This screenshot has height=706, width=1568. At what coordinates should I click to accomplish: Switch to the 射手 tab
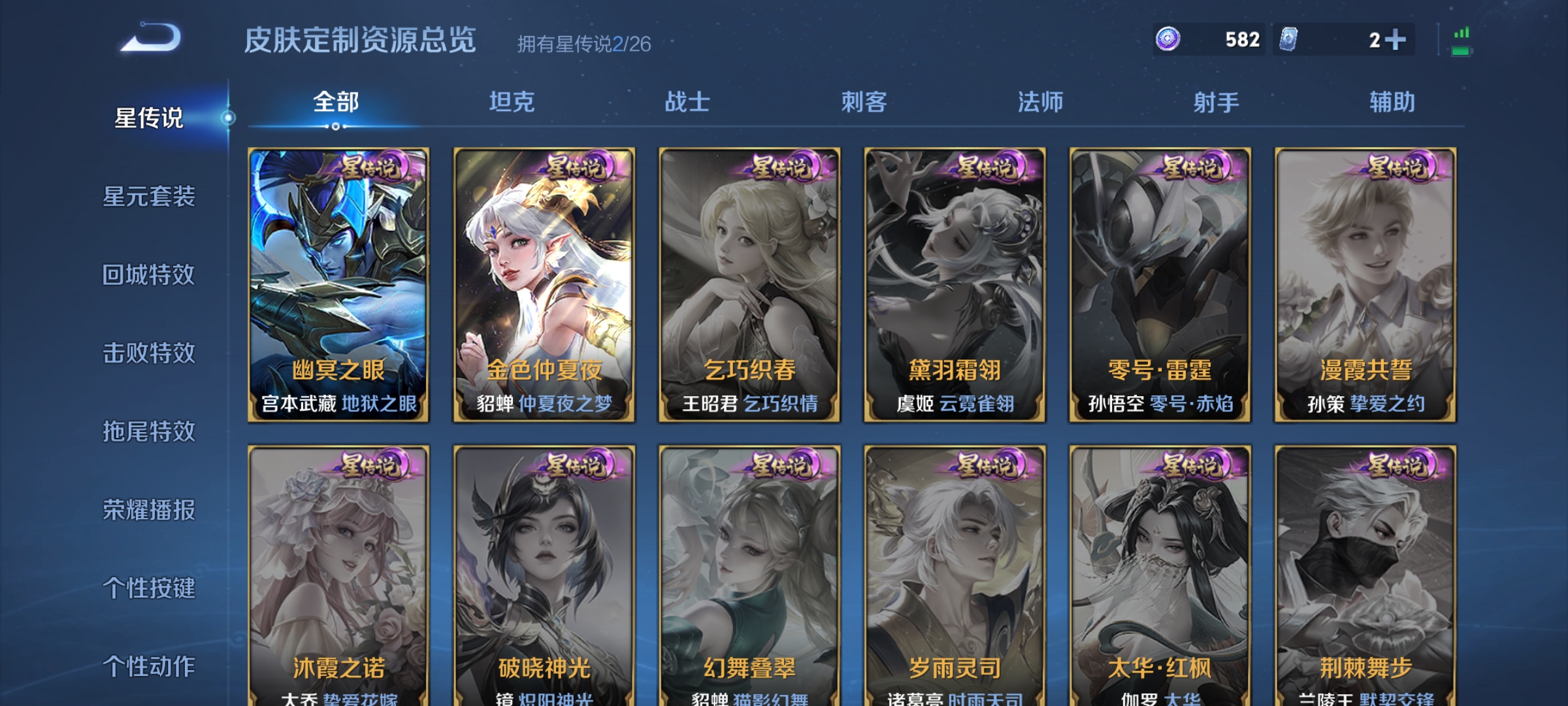click(x=1215, y=101)
